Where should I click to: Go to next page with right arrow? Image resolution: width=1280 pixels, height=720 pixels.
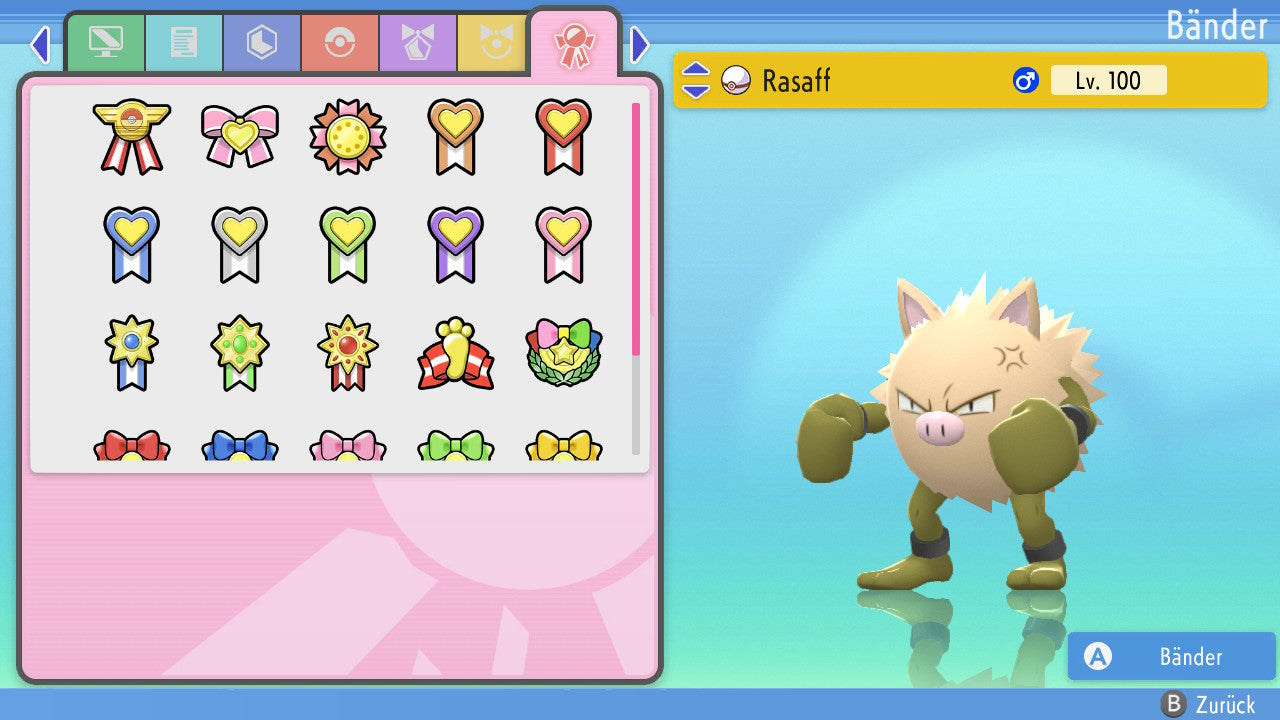[x=640, y=44]
